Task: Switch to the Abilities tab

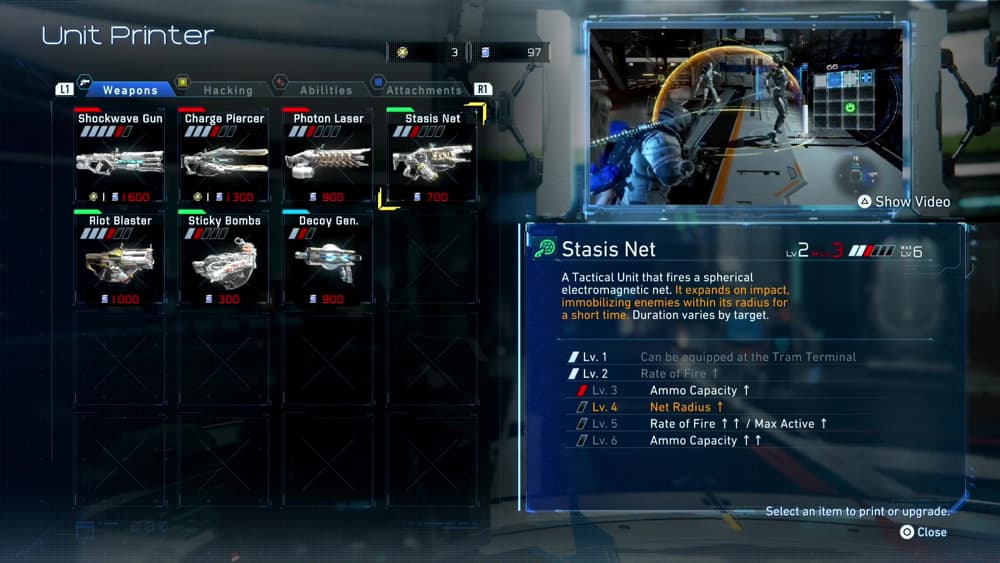Action: point(325,90)
